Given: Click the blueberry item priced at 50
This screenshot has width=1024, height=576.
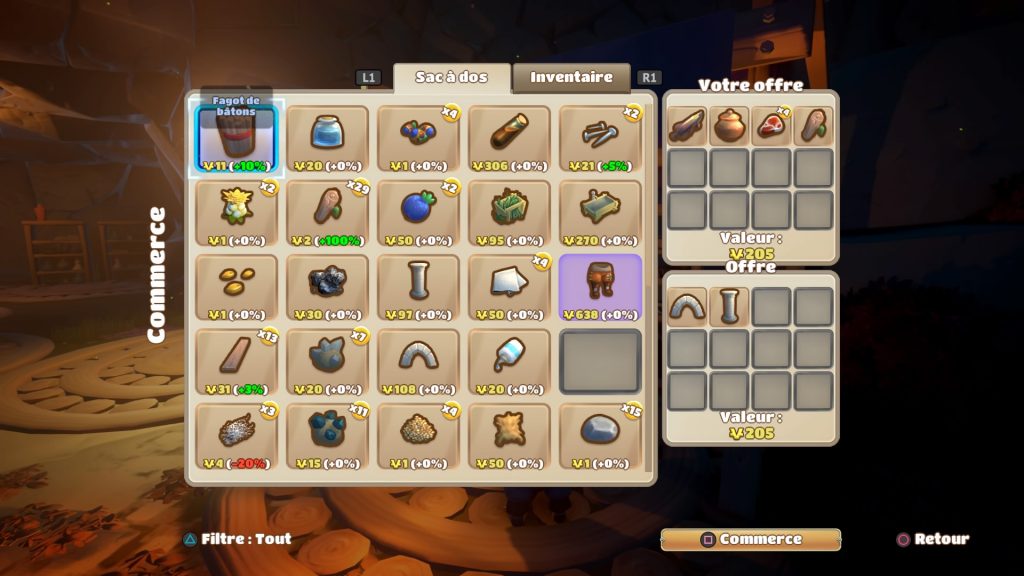Looking at the screenshot, I should [418, 212].
